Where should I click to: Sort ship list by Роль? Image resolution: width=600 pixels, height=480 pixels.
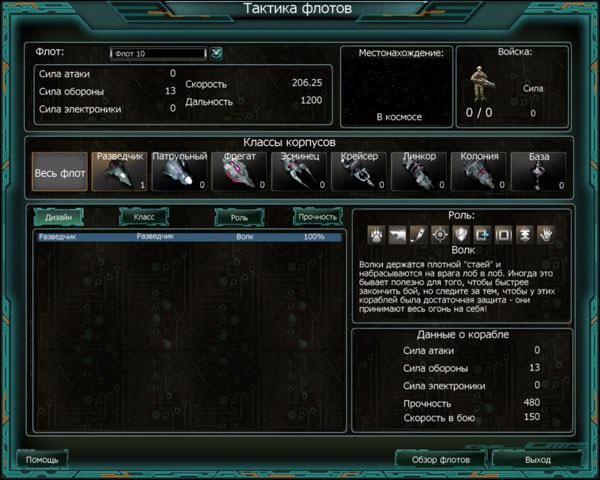click(239, 217)
